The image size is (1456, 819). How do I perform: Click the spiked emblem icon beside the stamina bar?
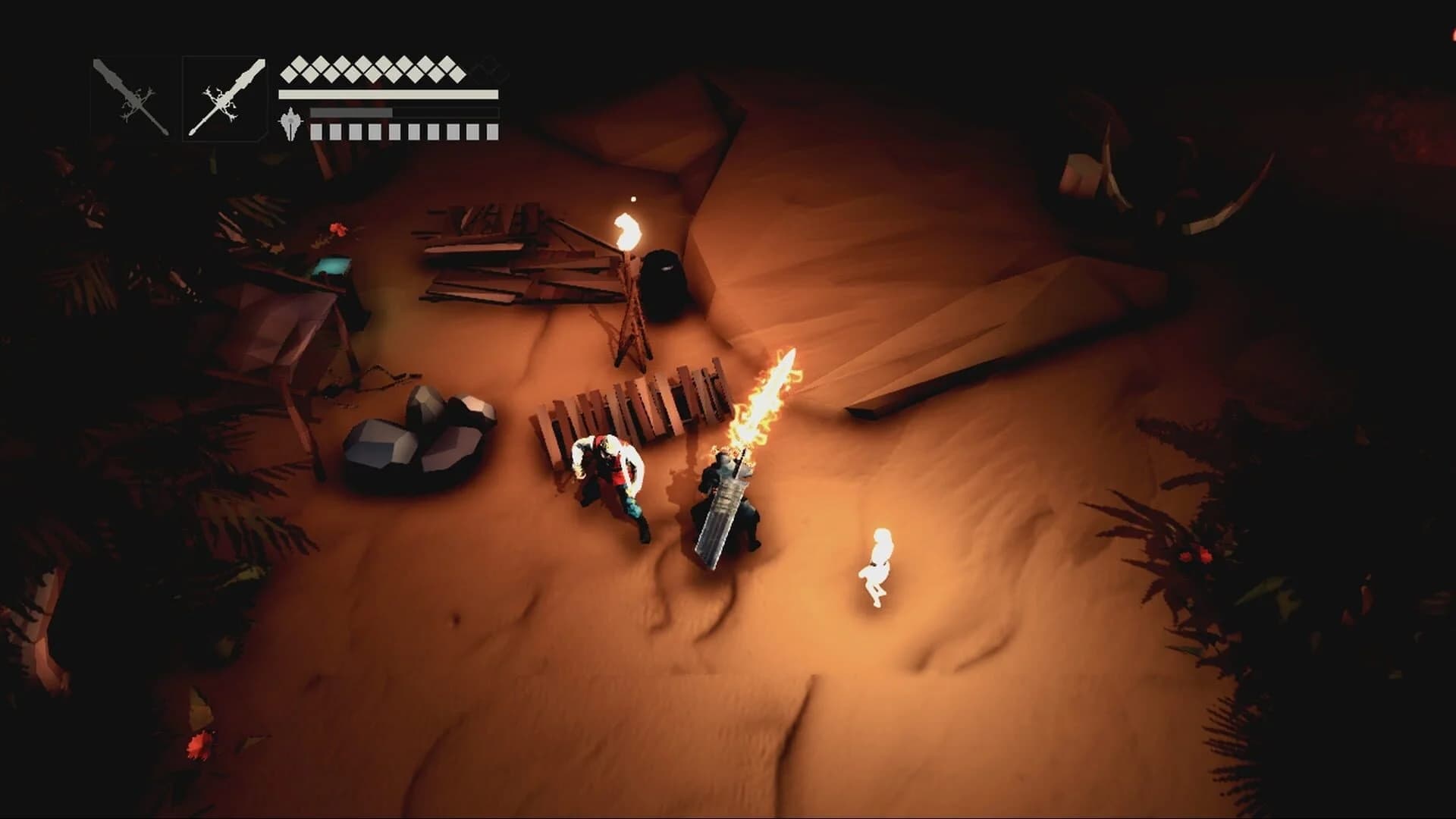[x=290, y=124]
